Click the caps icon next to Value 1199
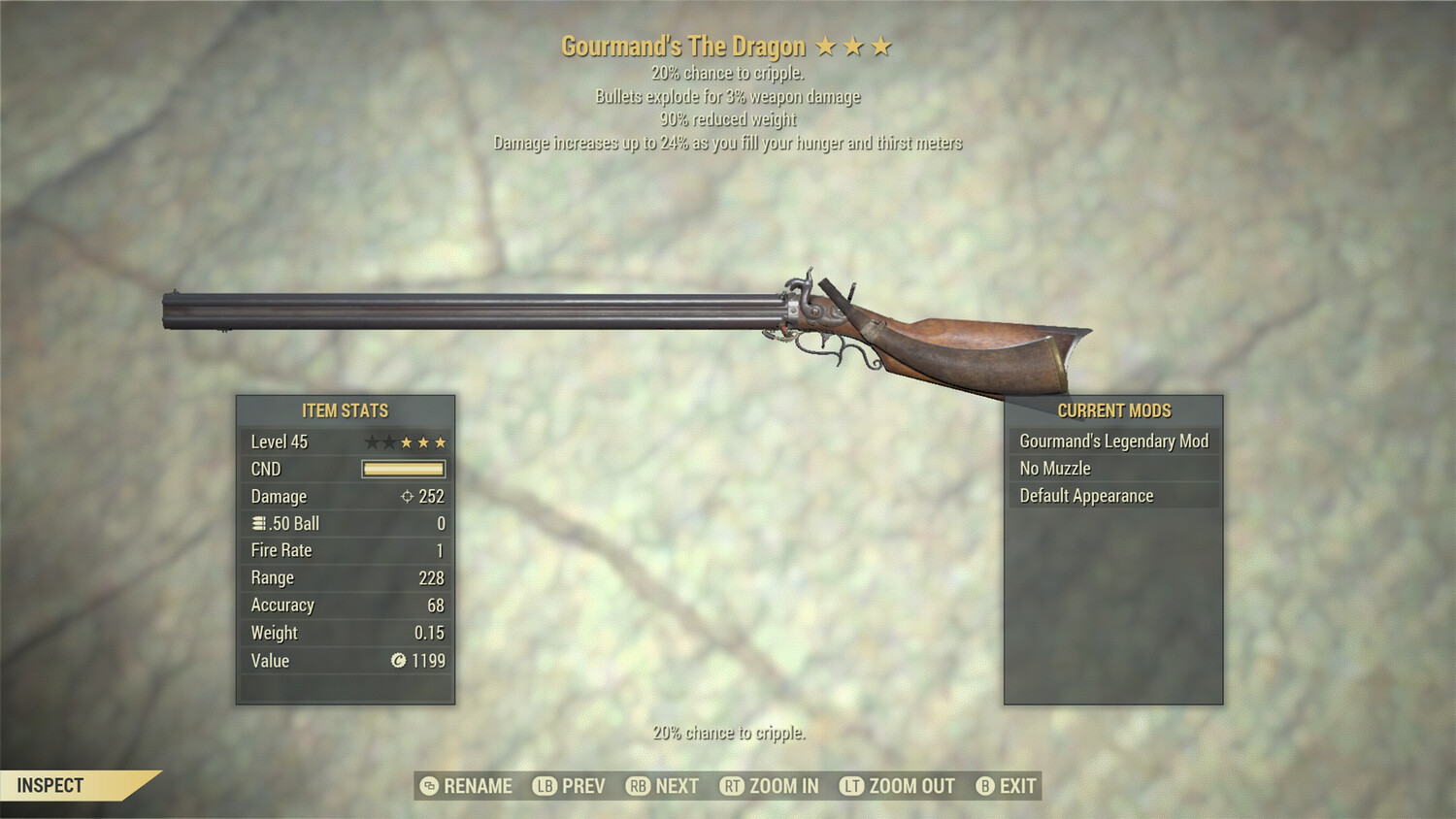The height and width of the screenshot is (819, 1456). point(398,661)
